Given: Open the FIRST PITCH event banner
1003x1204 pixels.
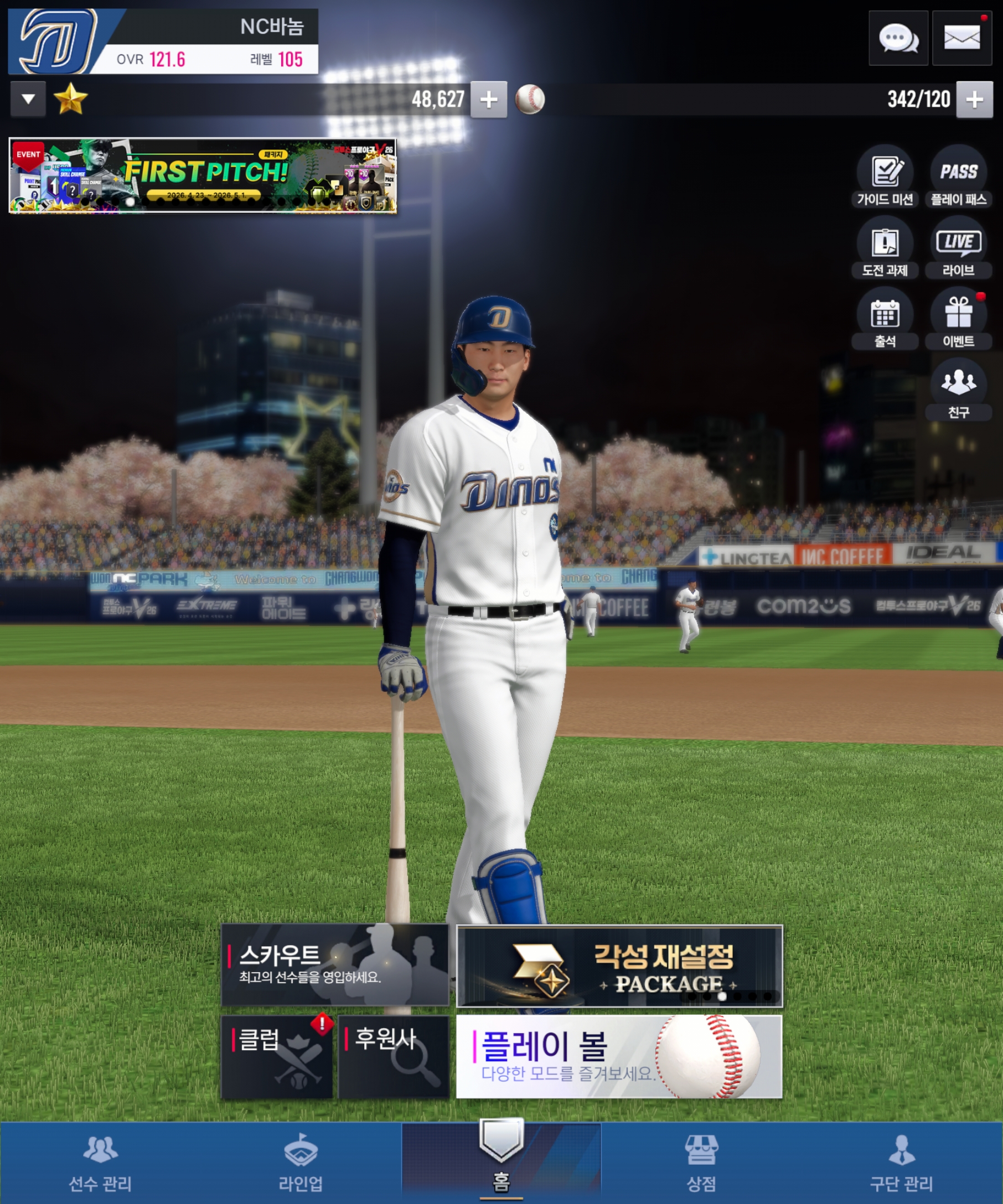Looking at the screenshot, I should coord(203,175).
